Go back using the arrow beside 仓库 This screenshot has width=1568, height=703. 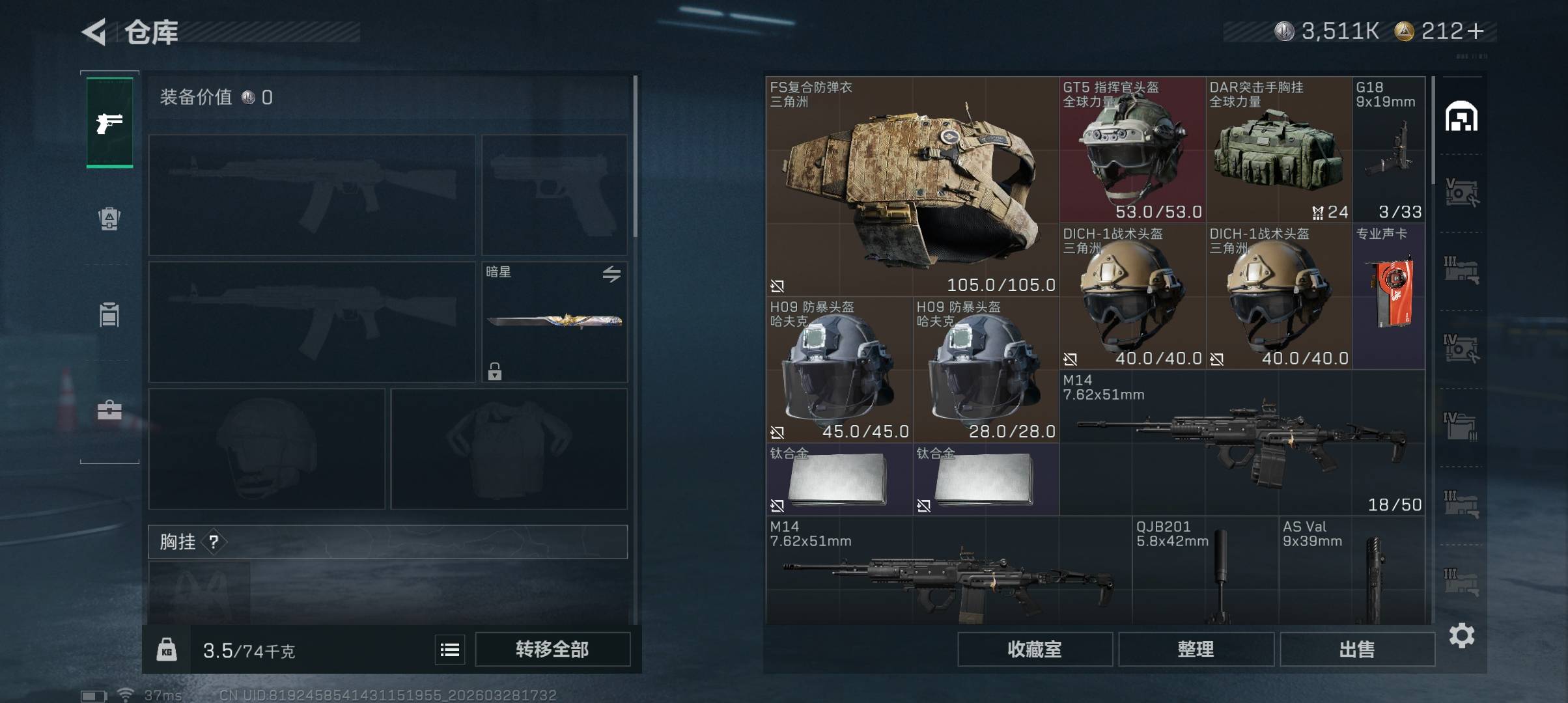(x=94, y=32)
